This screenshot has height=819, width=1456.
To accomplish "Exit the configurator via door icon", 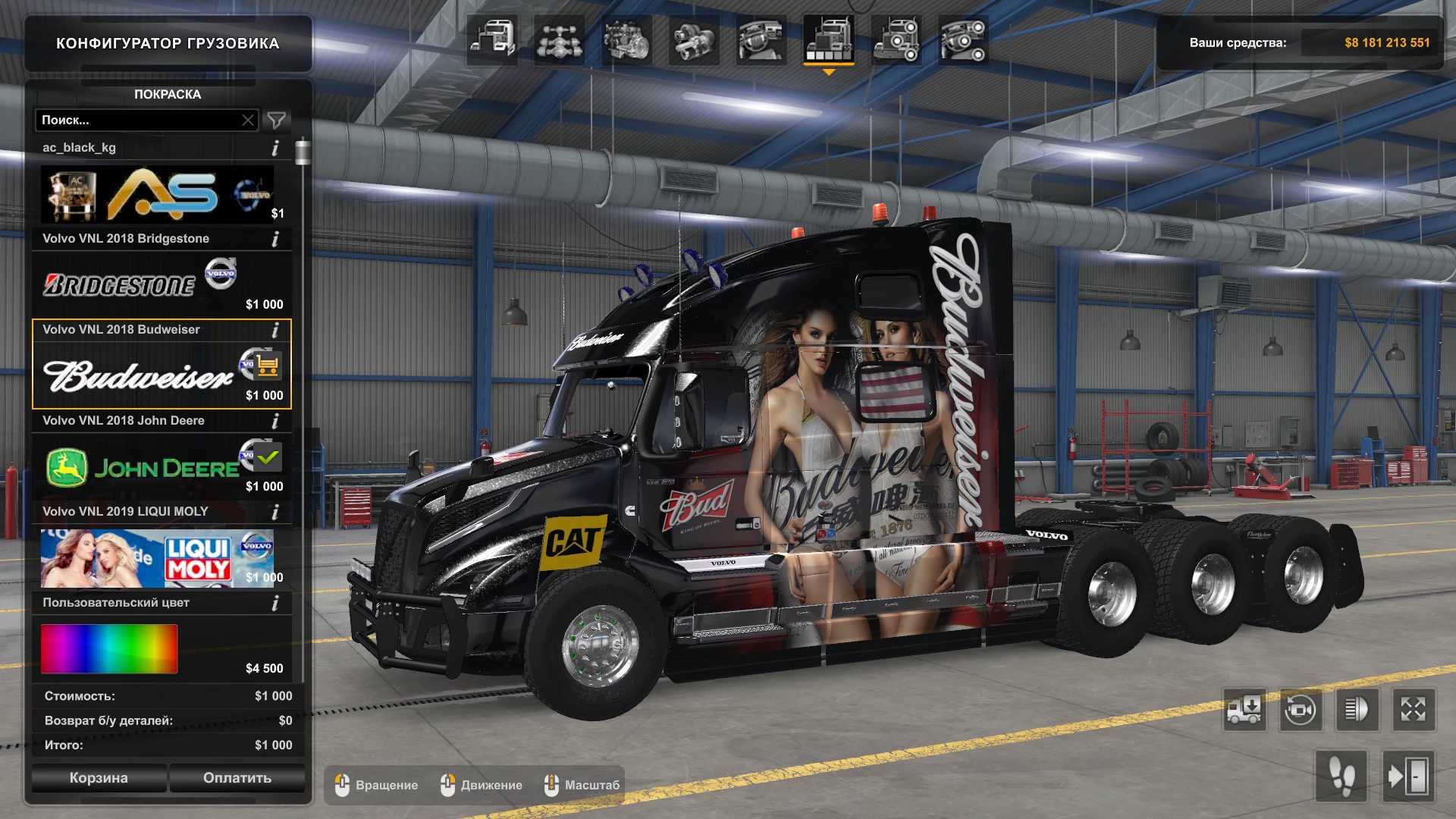I will pyautogui.click(x=1407, y=777).
